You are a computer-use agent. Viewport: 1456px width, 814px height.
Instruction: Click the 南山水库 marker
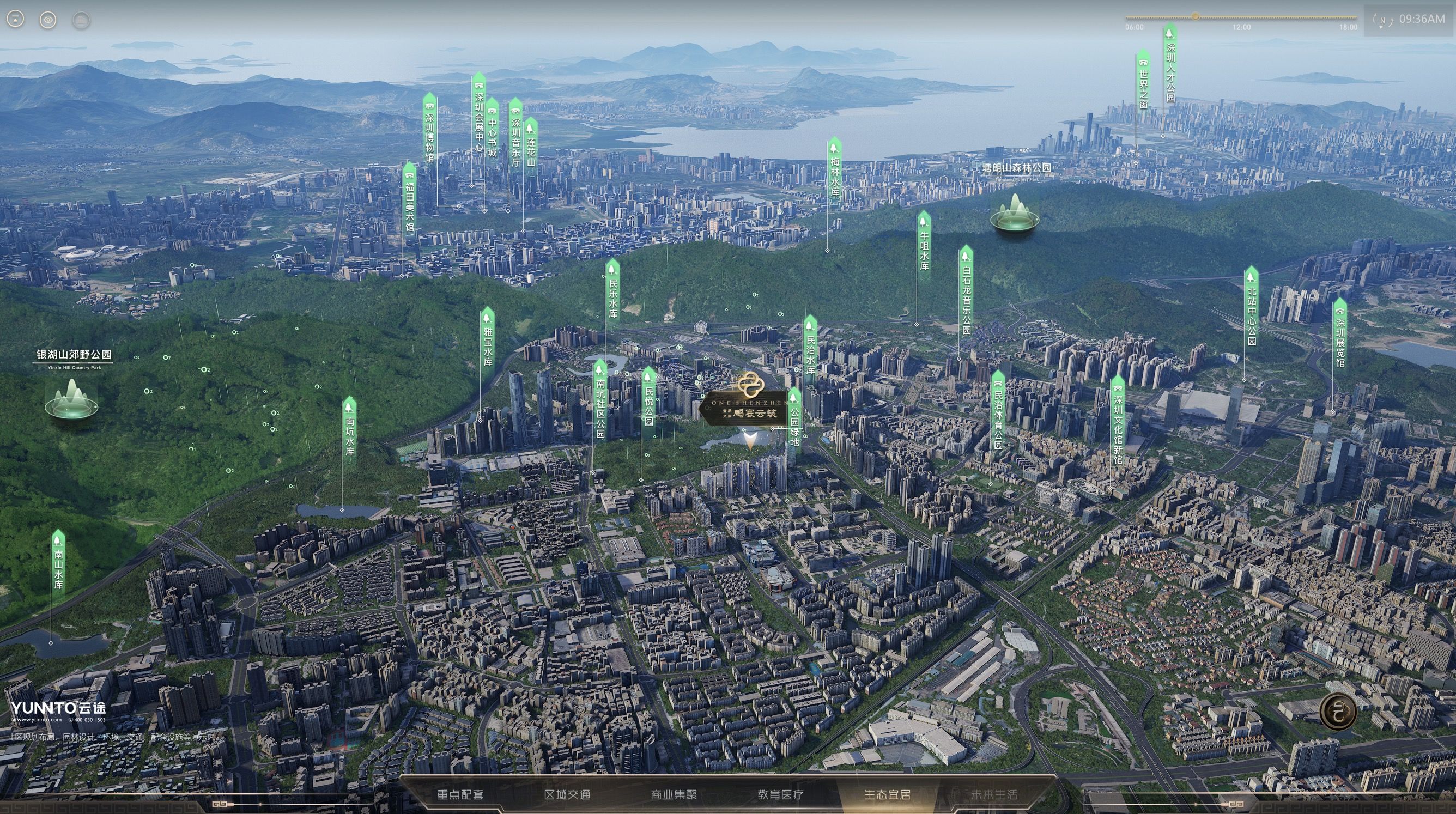[58, 562]
